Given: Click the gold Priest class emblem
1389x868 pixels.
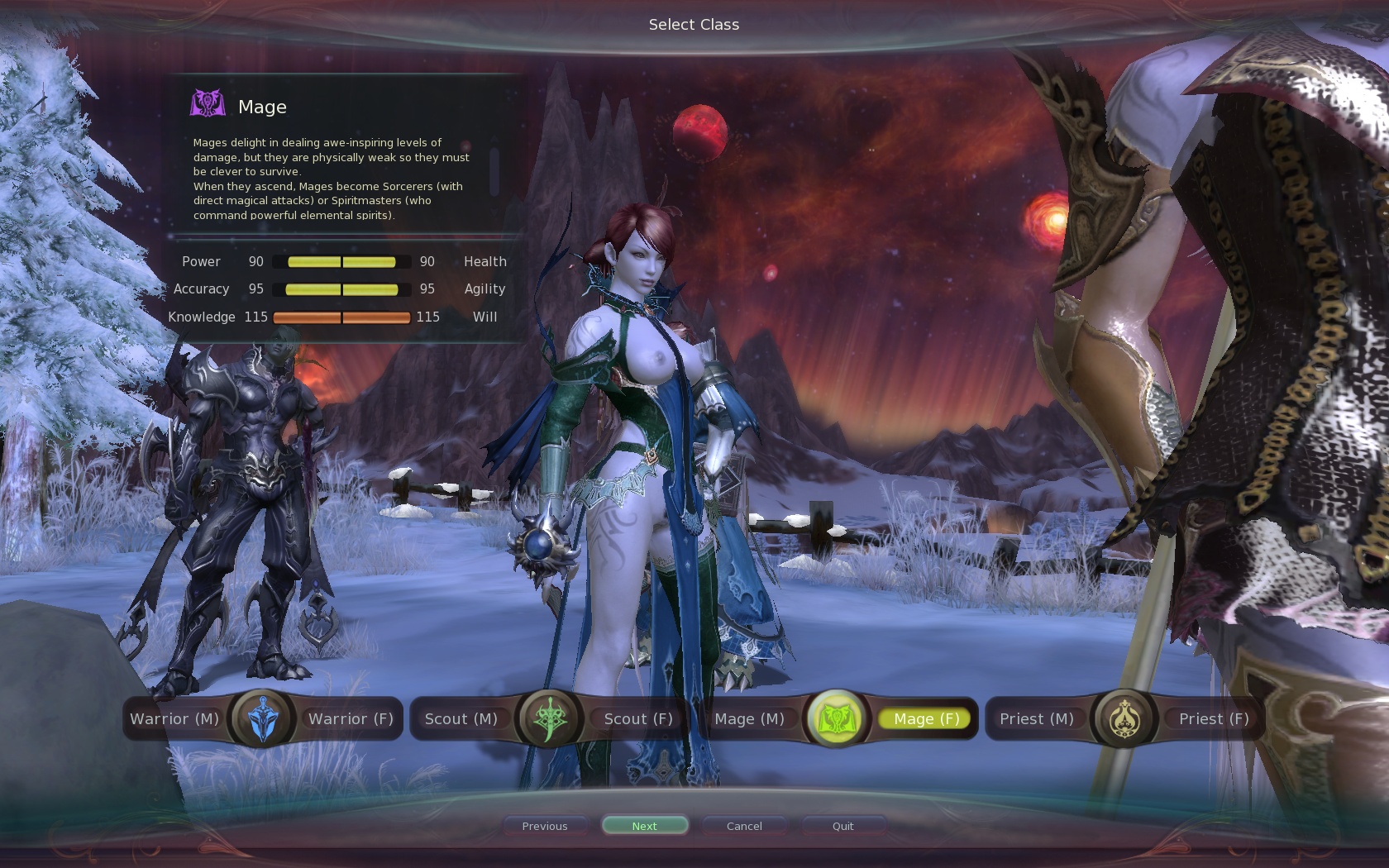Looking at the screenshot, I should (1124, 718).
